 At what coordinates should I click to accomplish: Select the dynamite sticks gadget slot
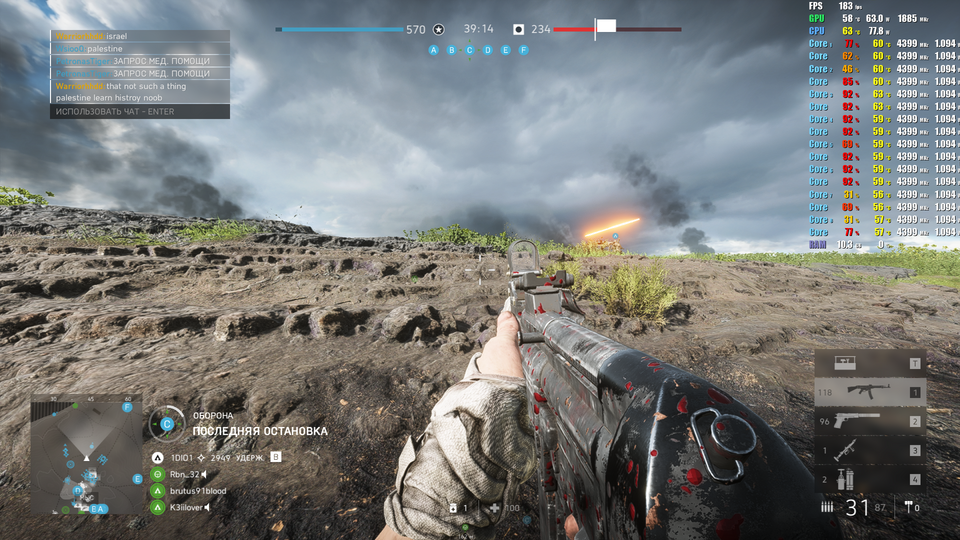click(868, 479)
